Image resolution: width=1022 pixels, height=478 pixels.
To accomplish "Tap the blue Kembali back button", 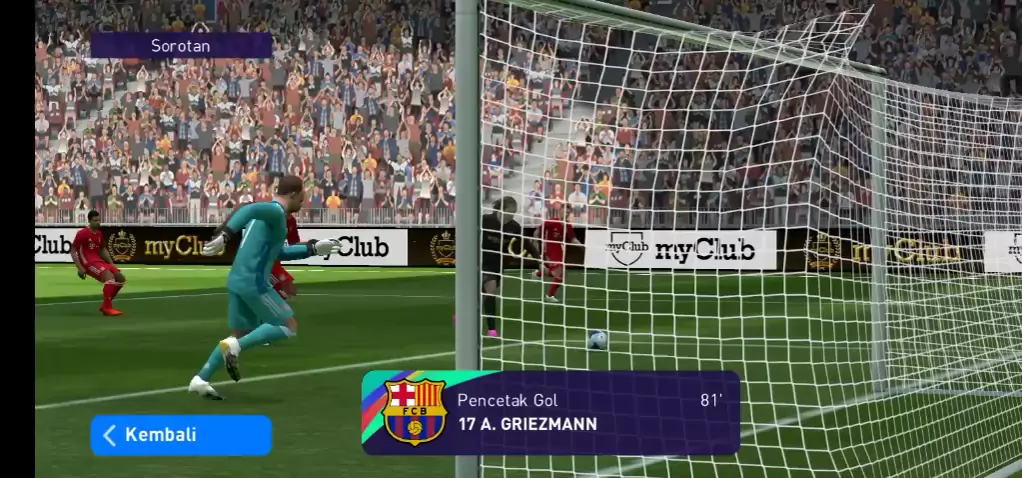I will 181,435.
